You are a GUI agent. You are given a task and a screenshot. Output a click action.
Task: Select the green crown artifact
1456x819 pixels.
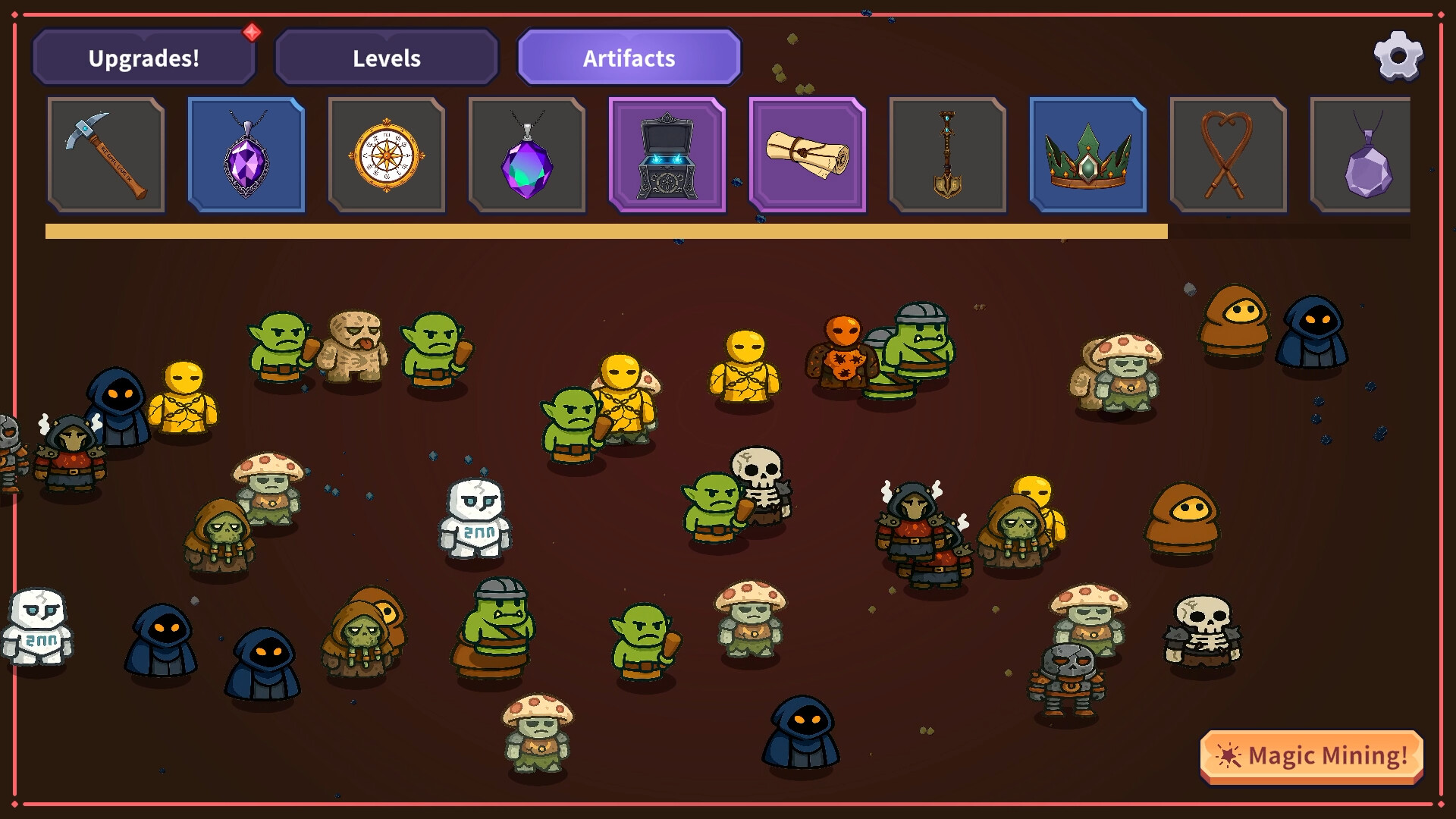[1089, 154]
